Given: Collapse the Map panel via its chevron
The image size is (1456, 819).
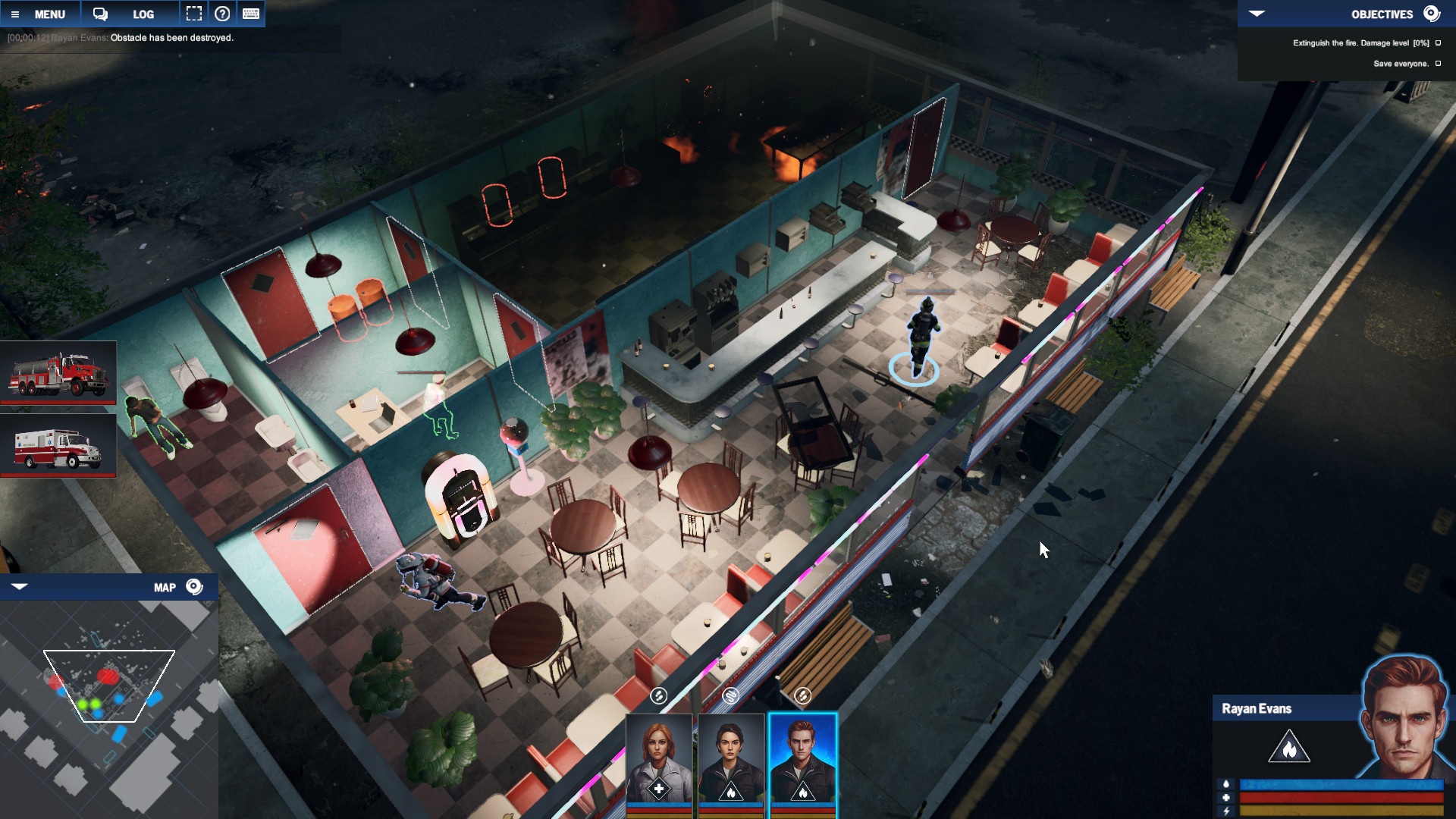Looking at the screenshot, I should point(20,586).
